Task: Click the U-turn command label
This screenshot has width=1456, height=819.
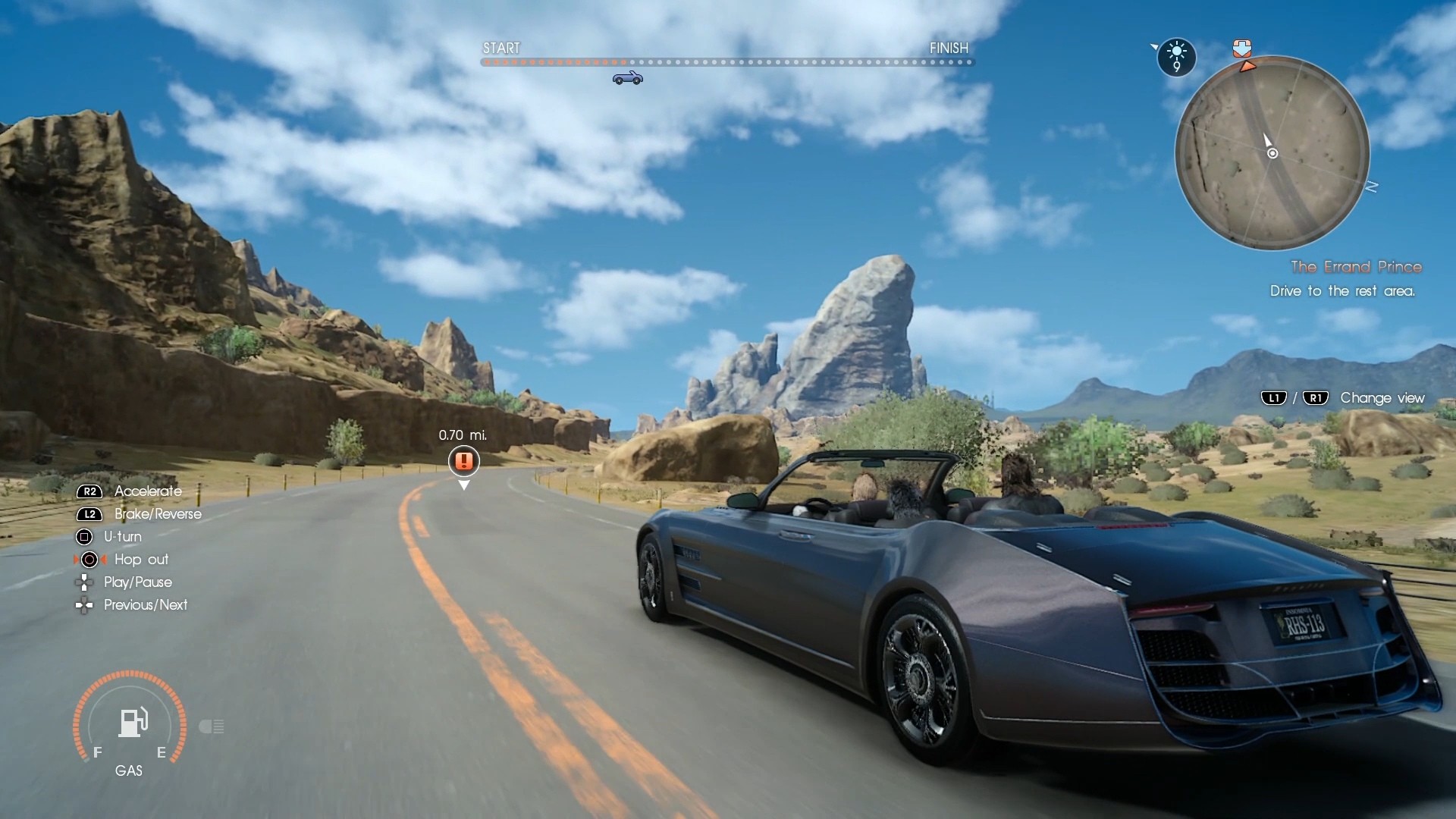Action: (x=124, y=536)
